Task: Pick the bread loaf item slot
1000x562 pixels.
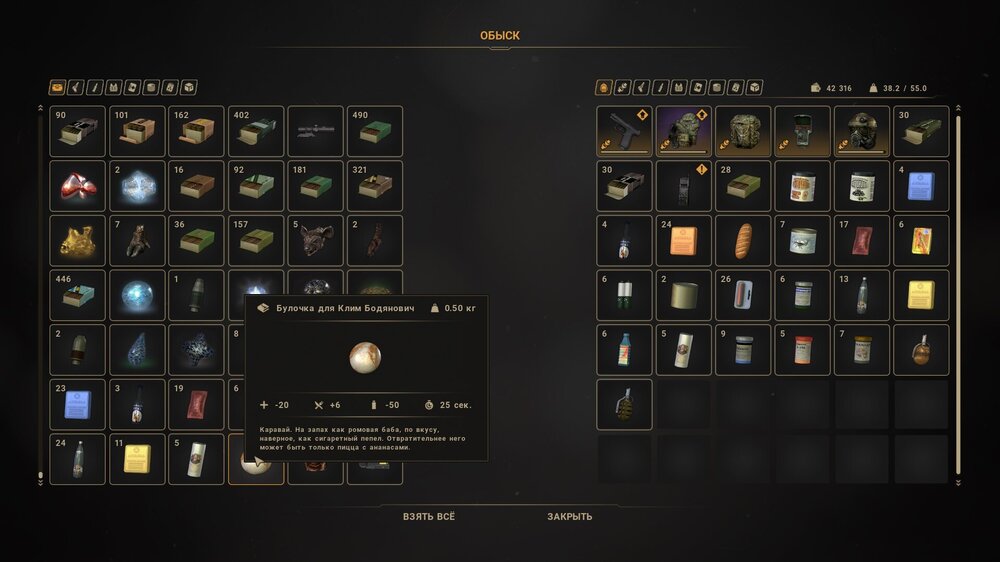Action: pos(743,240)
